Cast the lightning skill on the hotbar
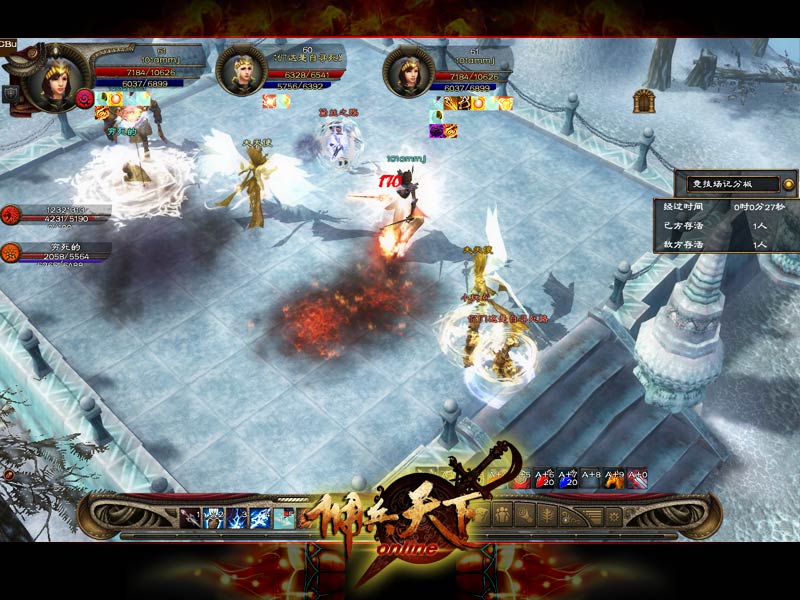The width and height of the screenshot is (800, 600). 260,516
